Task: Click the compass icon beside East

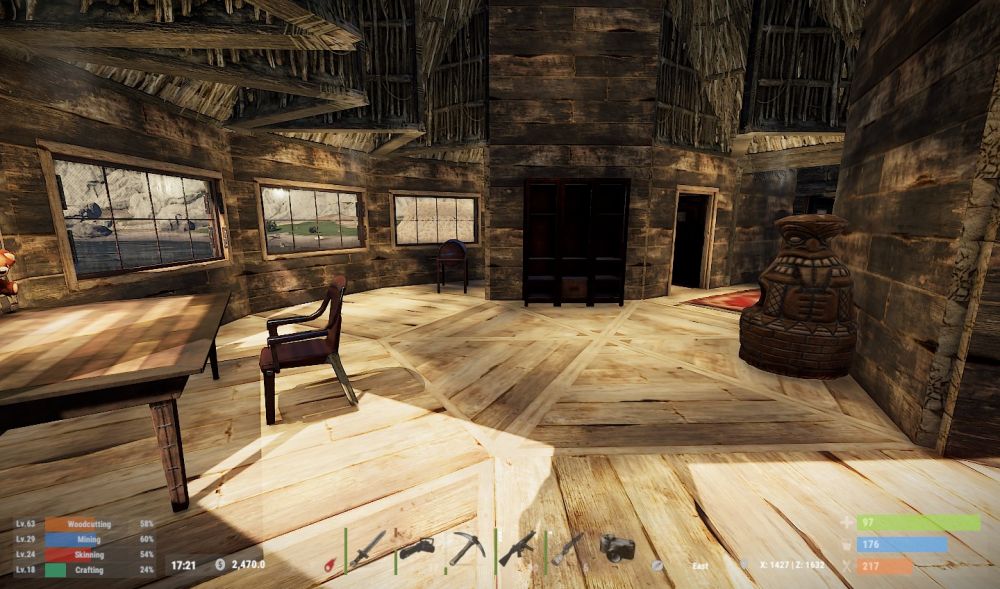Action: 657,565
